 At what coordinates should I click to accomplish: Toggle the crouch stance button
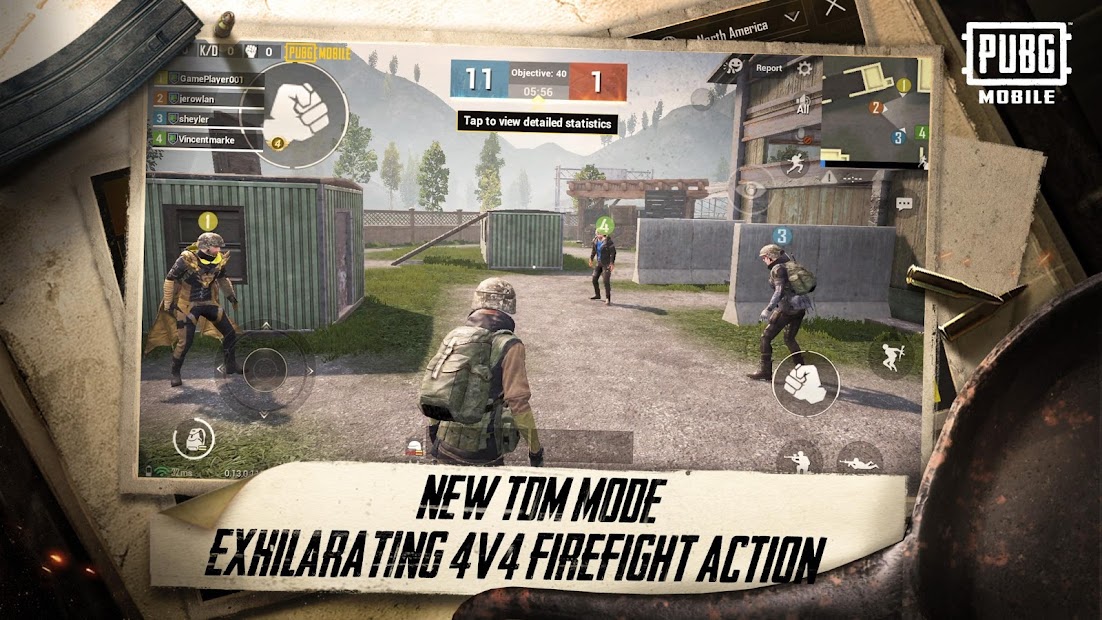point(799,458)
